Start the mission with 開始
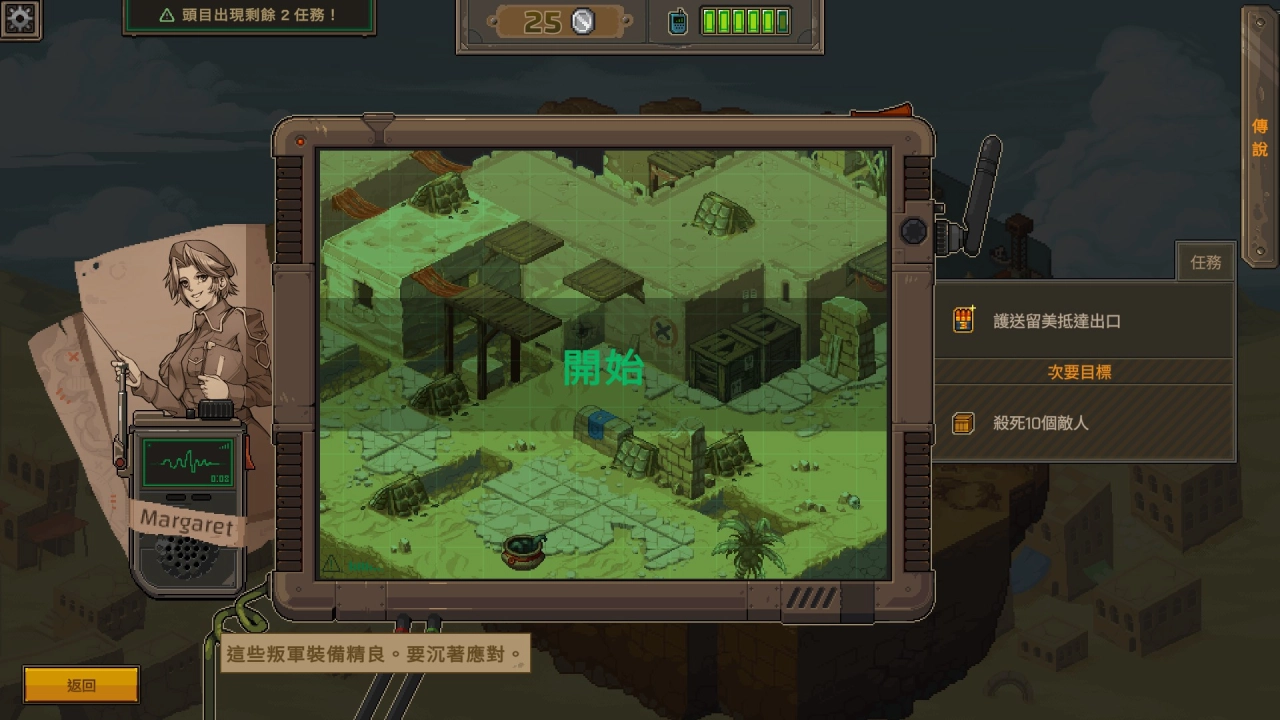 [x=603, y=368]
